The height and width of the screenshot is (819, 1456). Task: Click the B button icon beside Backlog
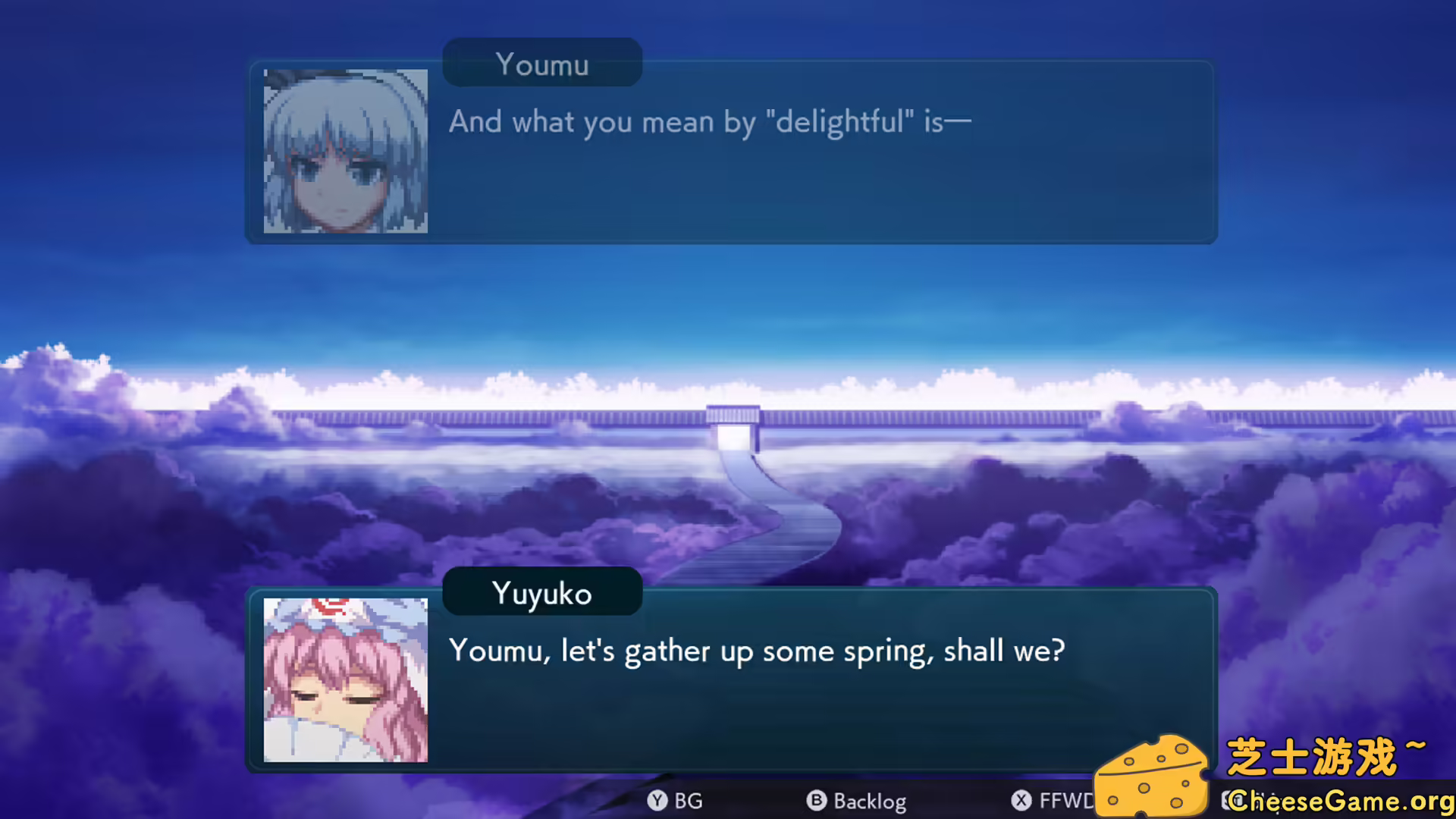(816, 802)
